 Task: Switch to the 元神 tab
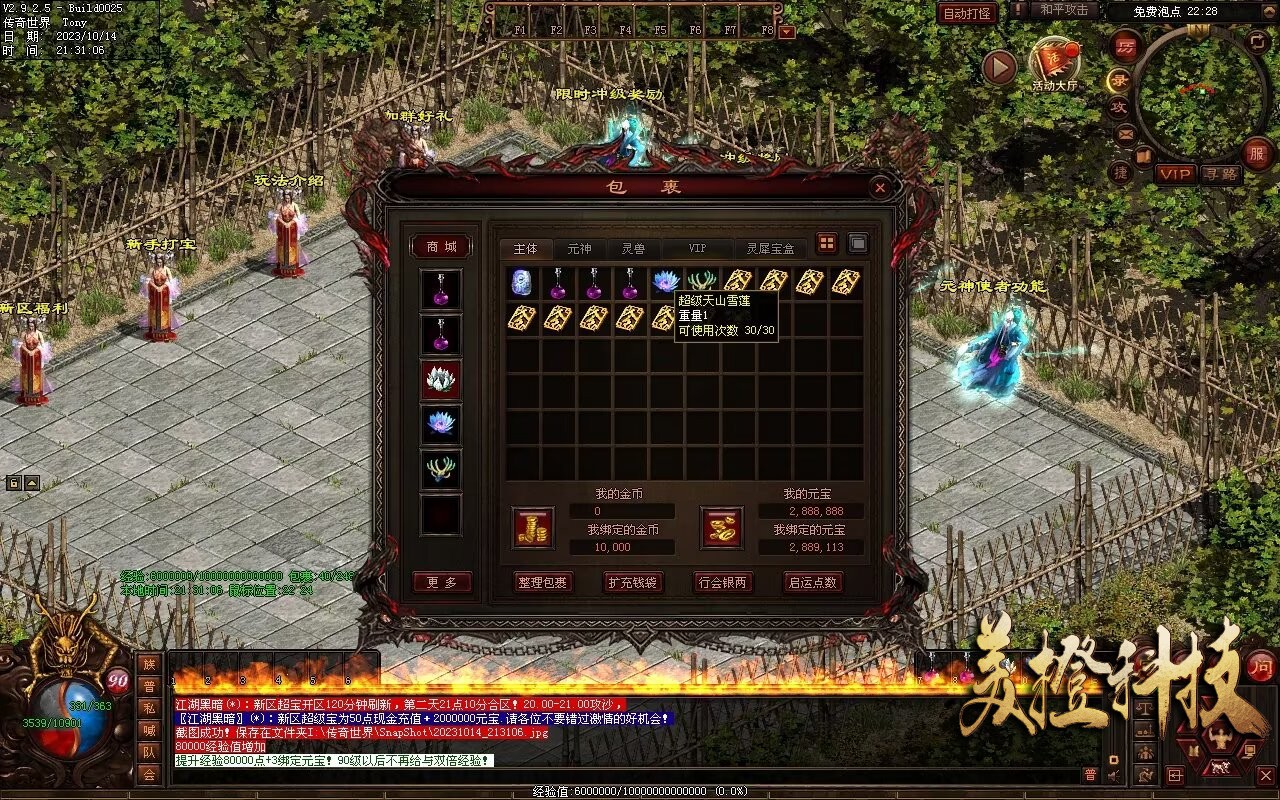[x=579, y=248]
